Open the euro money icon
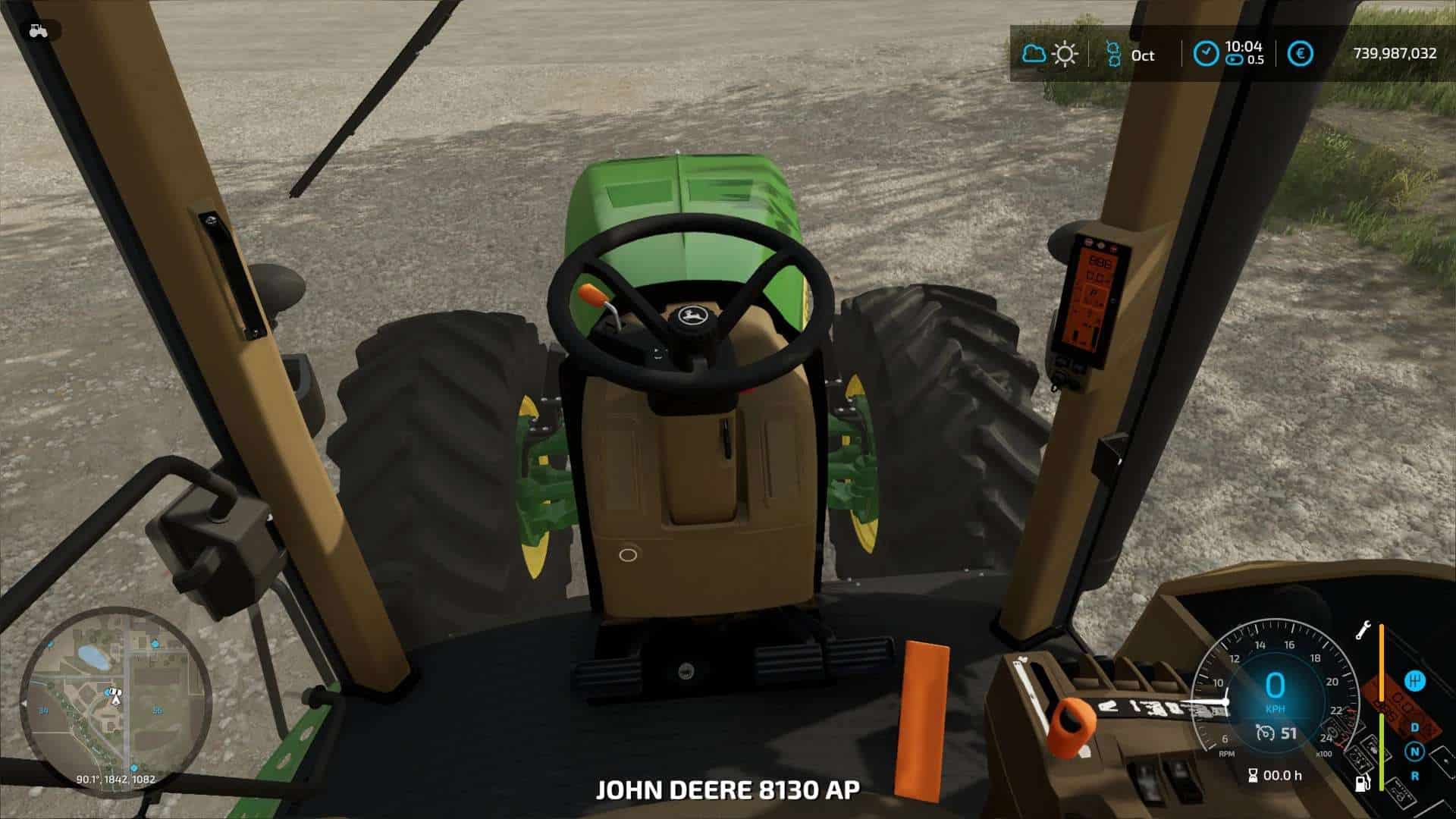This screenshot has width=1456, height=819. 1301,54
